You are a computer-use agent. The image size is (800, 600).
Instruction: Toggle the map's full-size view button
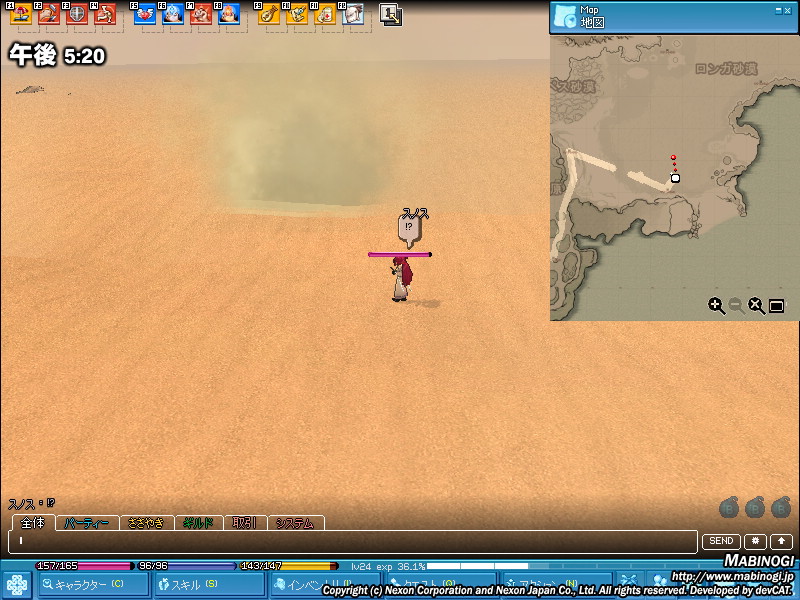(776, 306)
